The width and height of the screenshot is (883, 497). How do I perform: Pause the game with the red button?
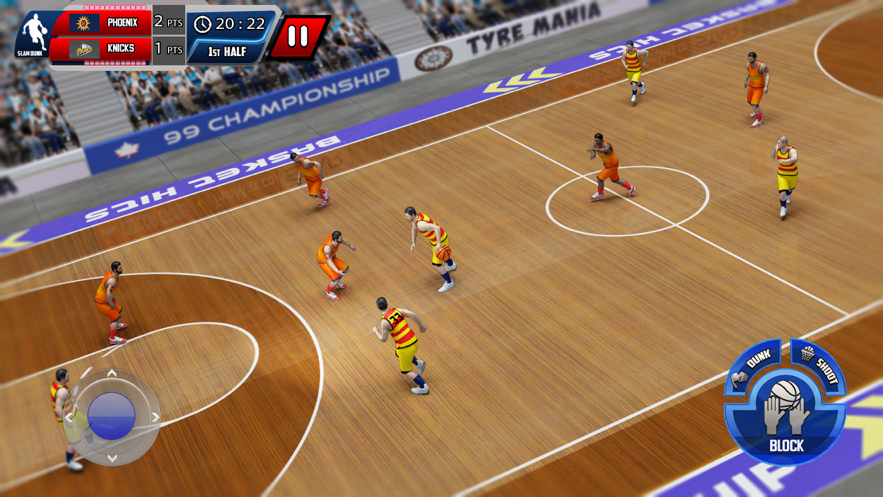pyautogui.click(x=298, y=38)
